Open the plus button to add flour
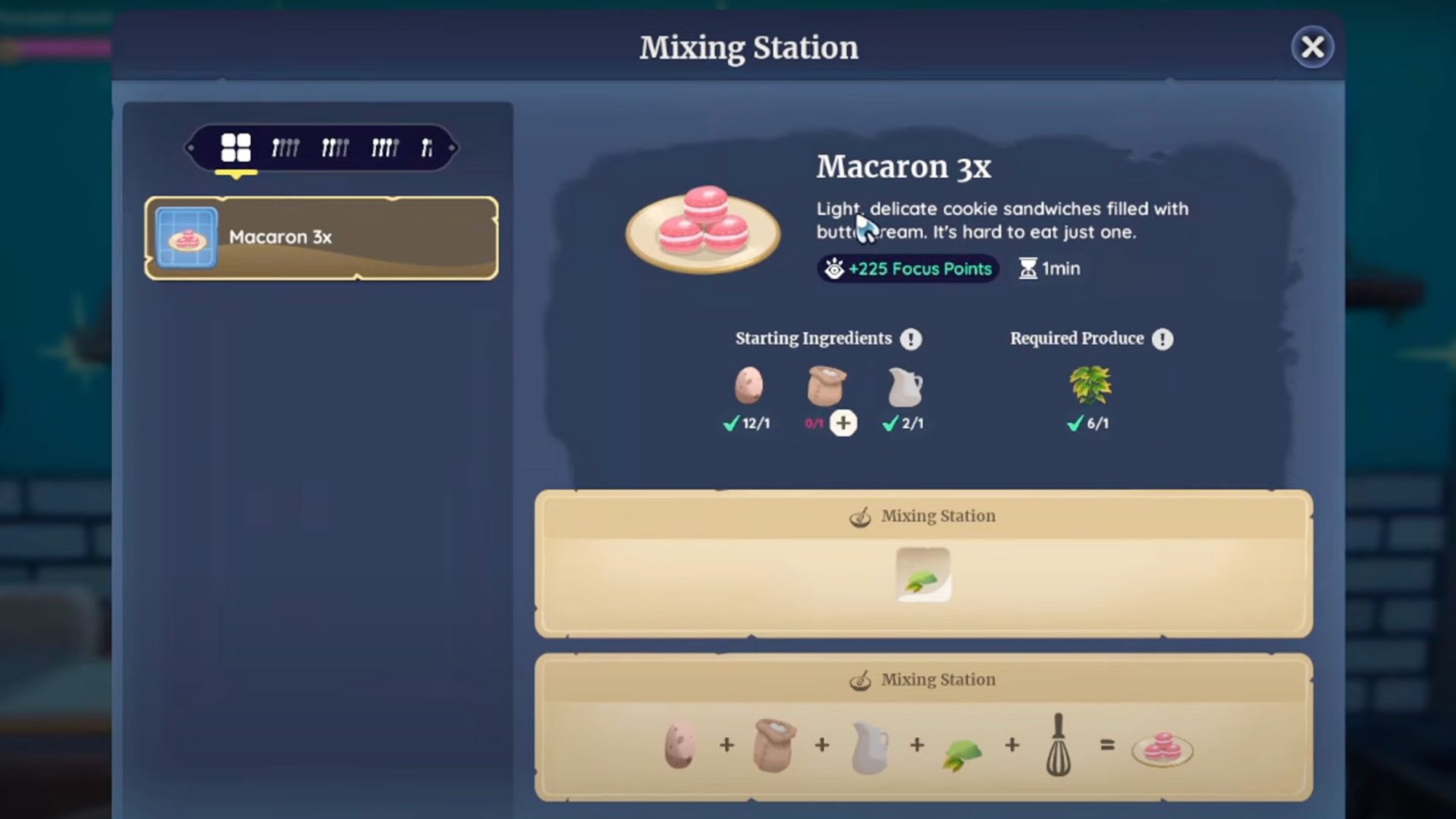The height and width of the screenshot is (819, 1456). click(845, 424)
